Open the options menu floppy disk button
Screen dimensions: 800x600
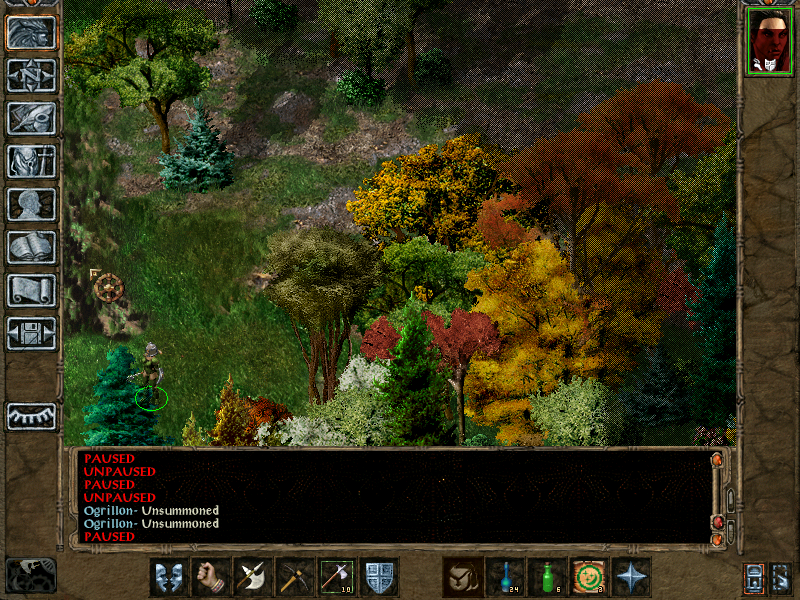coord(31,333)
